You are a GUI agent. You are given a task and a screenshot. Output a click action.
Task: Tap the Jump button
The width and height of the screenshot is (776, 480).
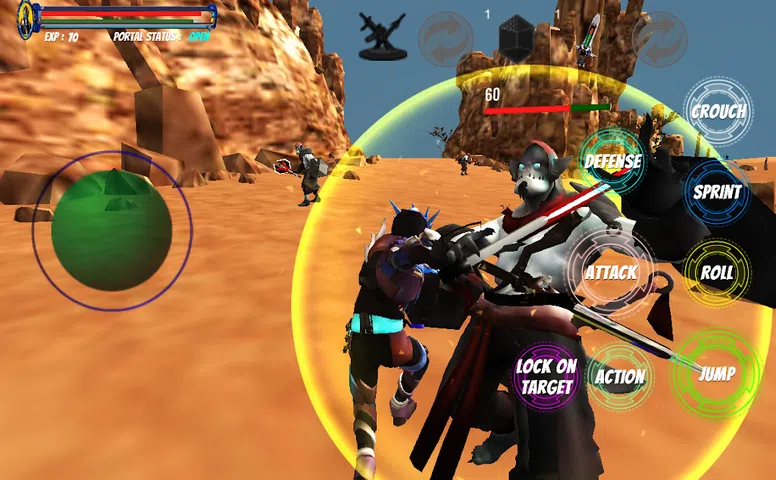pyautogui.click(x=716, y=374)
